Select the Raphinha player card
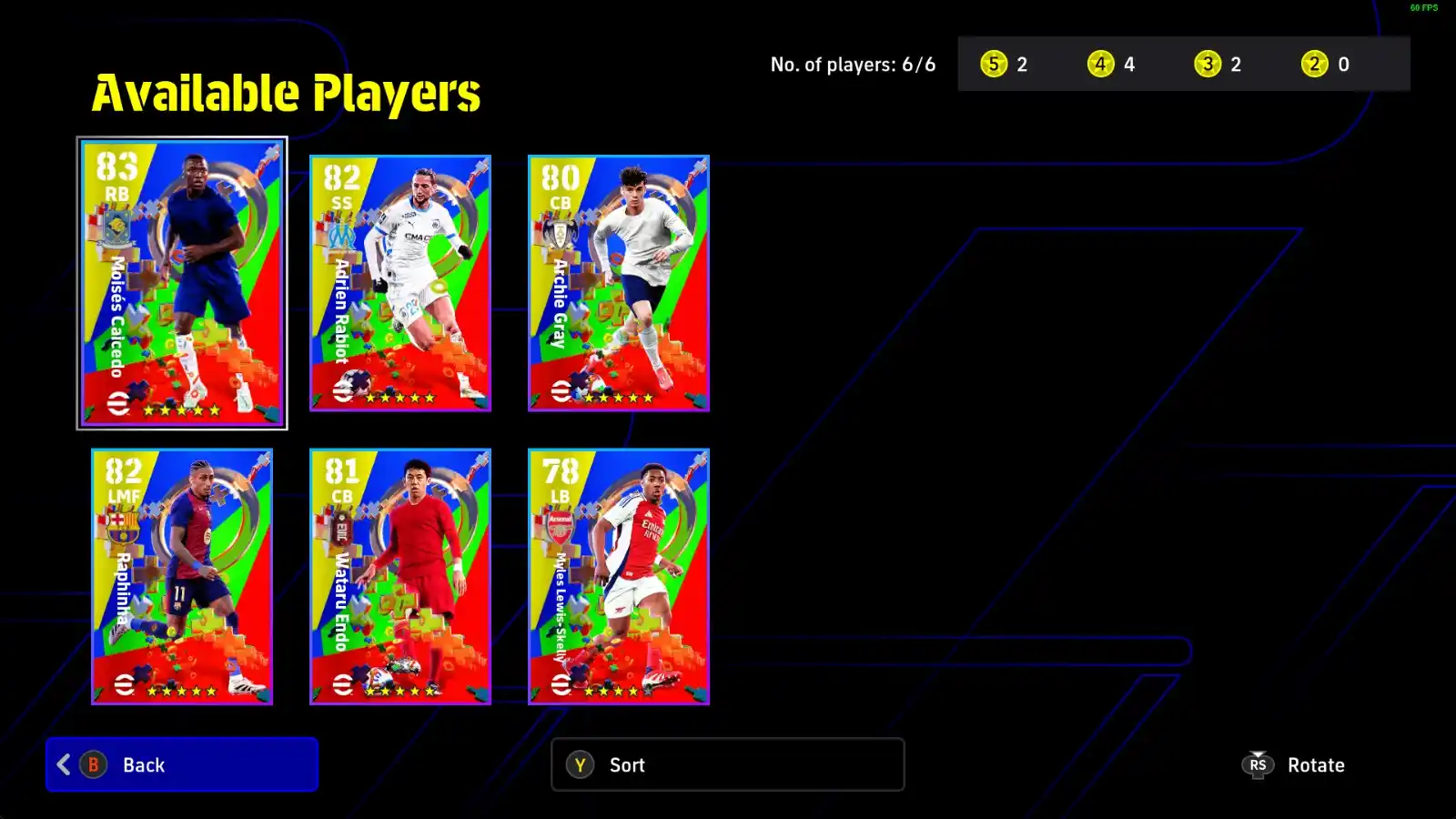1456x819 pixels. coord(182,576)
